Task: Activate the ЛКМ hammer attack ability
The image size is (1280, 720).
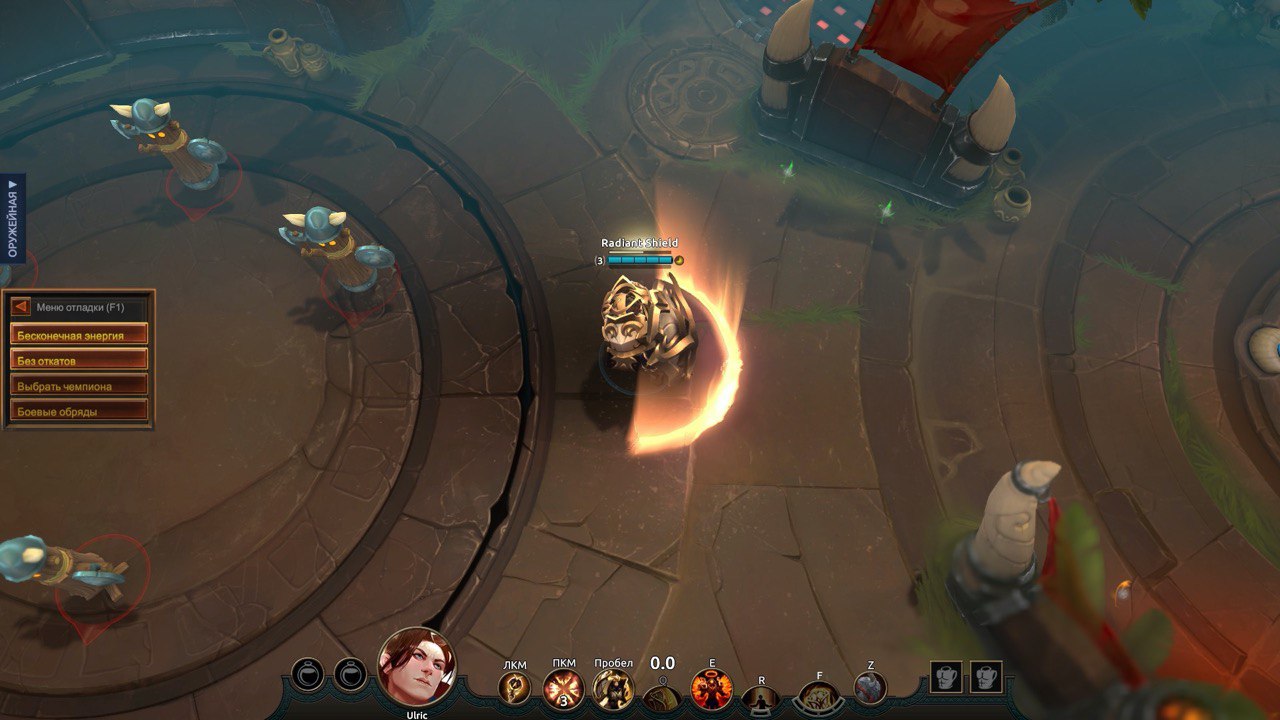Action: pos(515,687)
